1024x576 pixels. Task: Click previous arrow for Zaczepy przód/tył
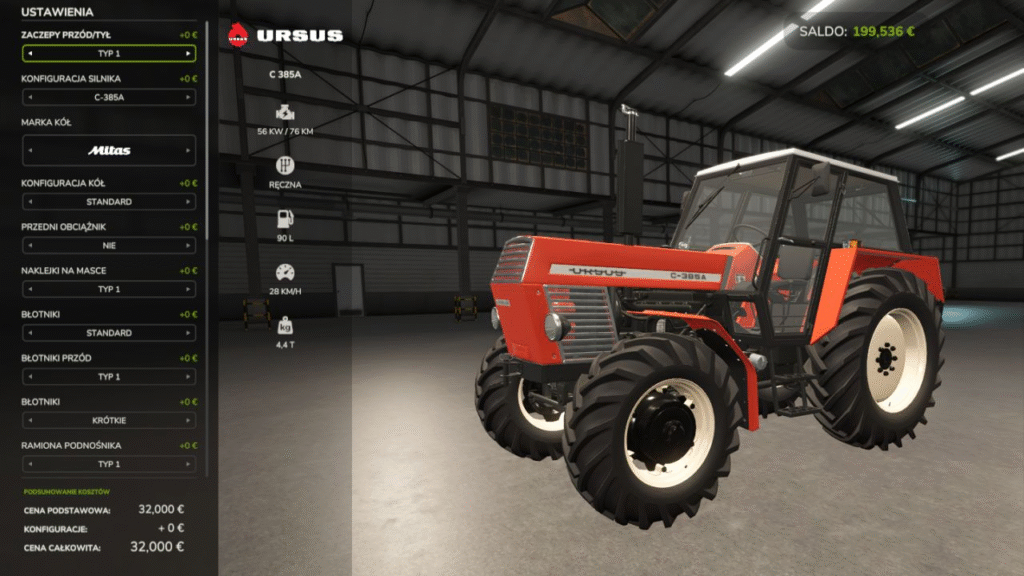[x=29, y=54]
